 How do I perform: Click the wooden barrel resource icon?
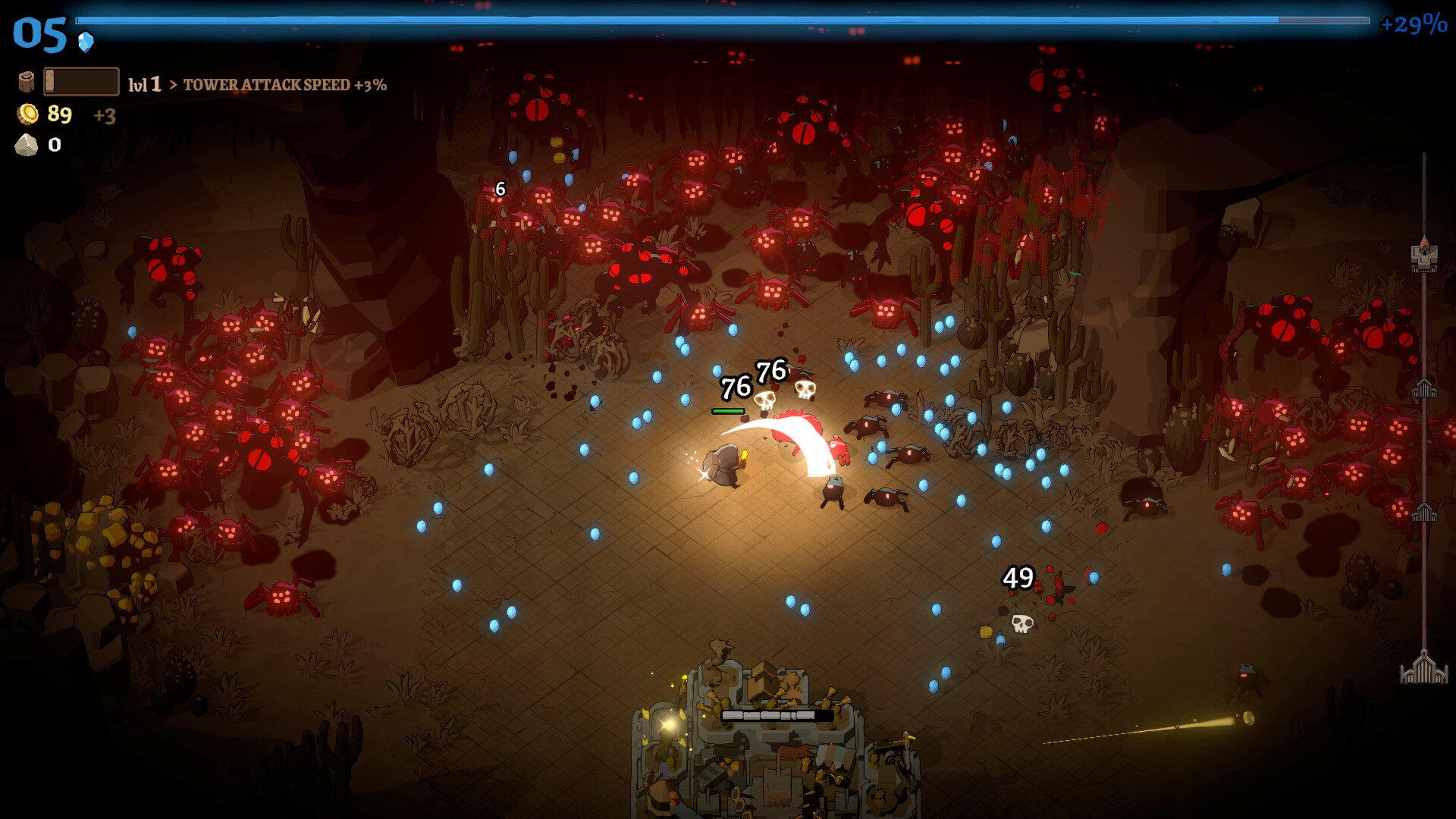click(28, 80)
